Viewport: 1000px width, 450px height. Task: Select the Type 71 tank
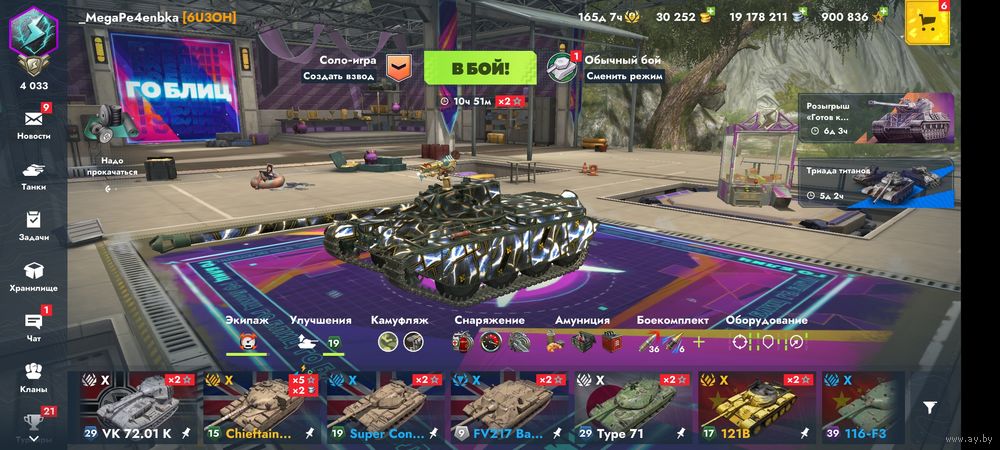coord(632,408)
